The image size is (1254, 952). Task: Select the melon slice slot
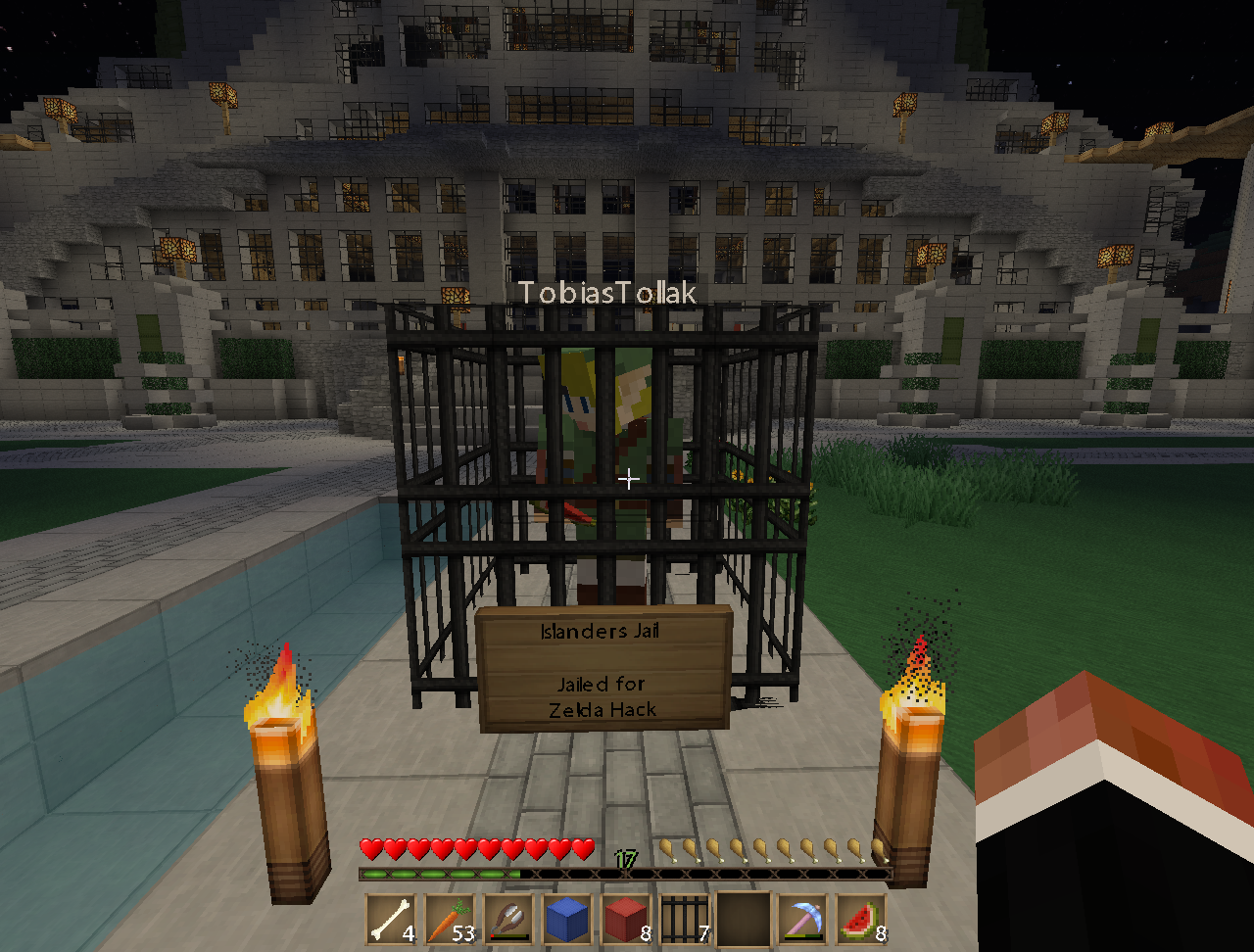tap(861, 919)
